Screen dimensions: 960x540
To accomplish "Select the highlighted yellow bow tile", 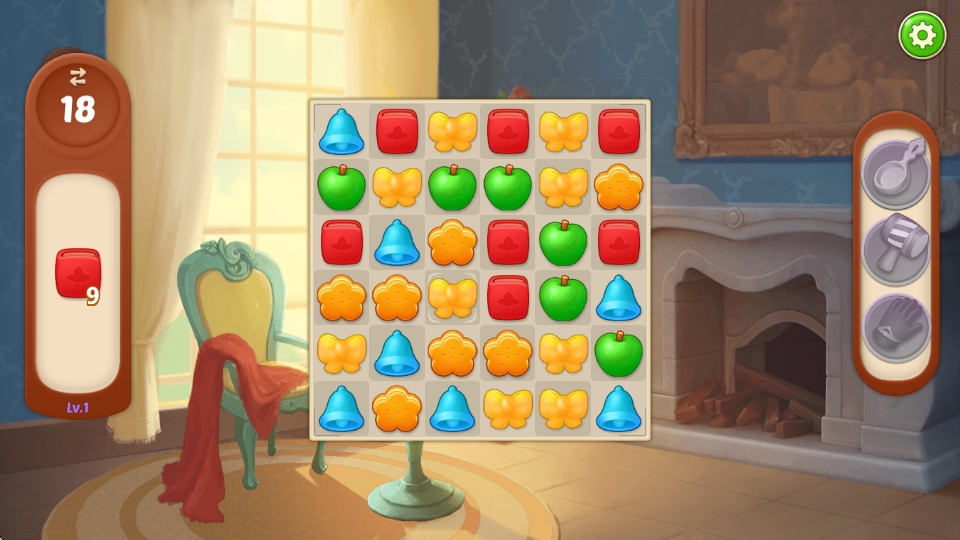I will click(452, 297).
